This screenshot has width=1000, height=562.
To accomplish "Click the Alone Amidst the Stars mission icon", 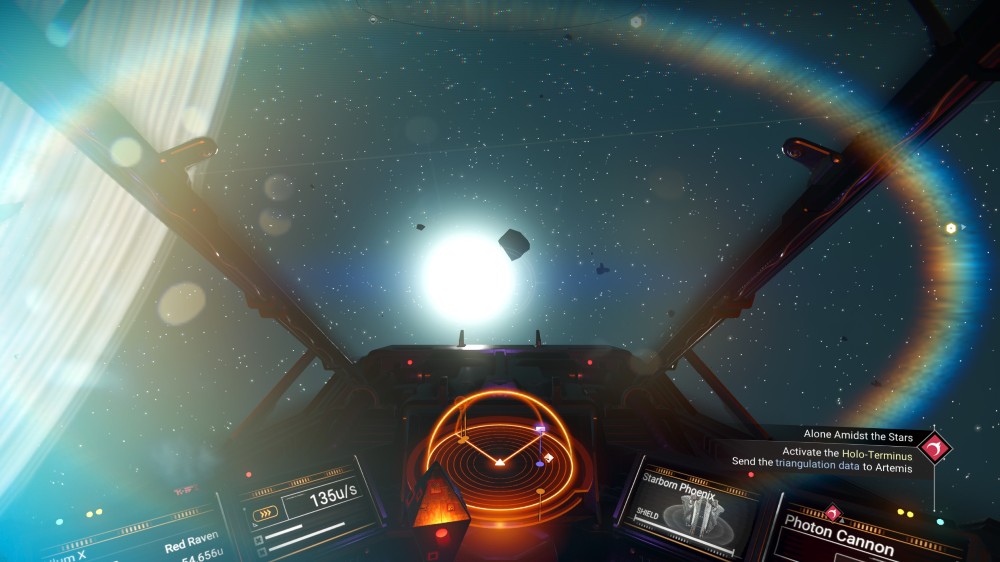I will tap(936, 447).
